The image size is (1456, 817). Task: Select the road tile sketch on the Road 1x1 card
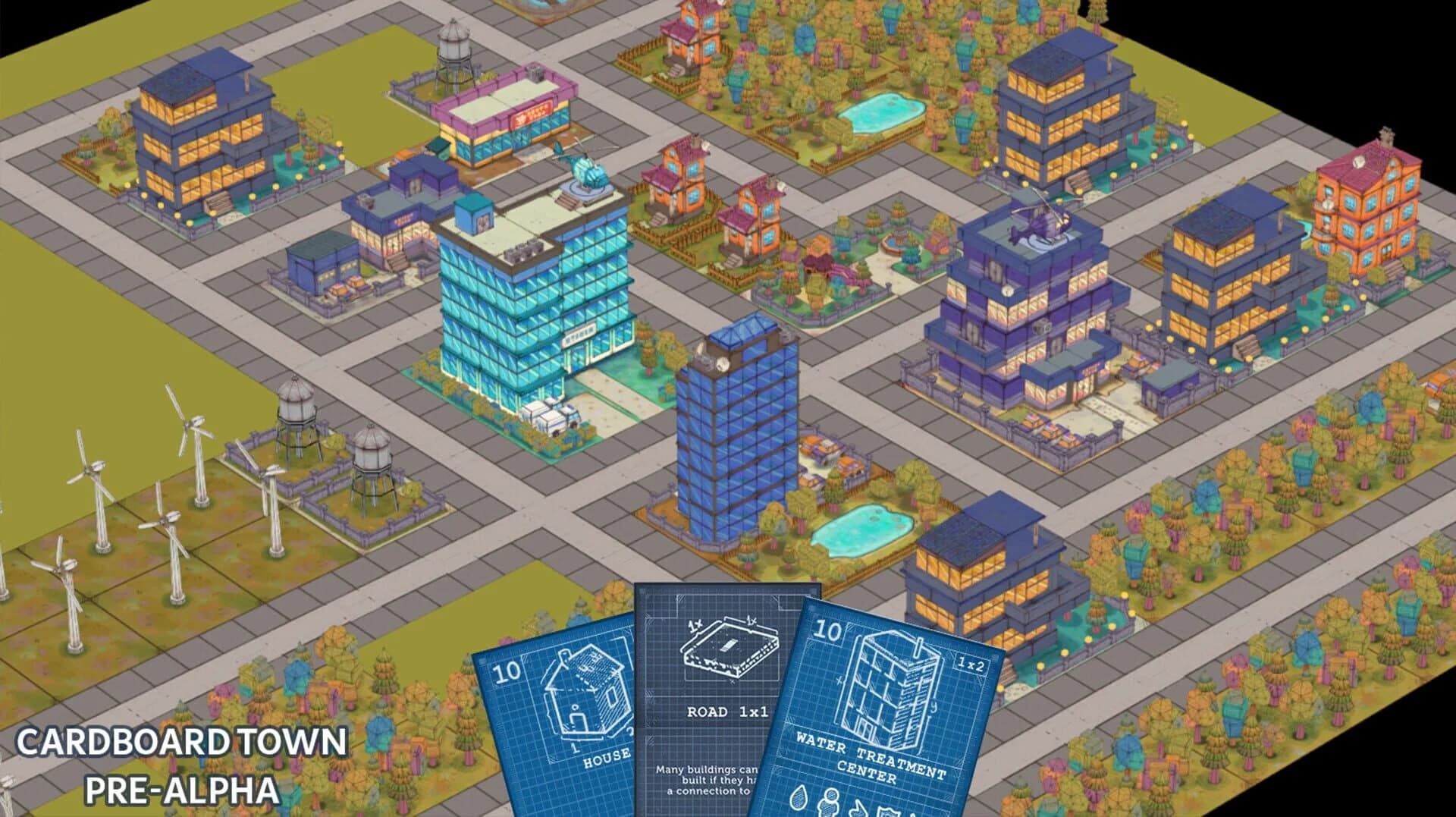(x=730, y=649)
